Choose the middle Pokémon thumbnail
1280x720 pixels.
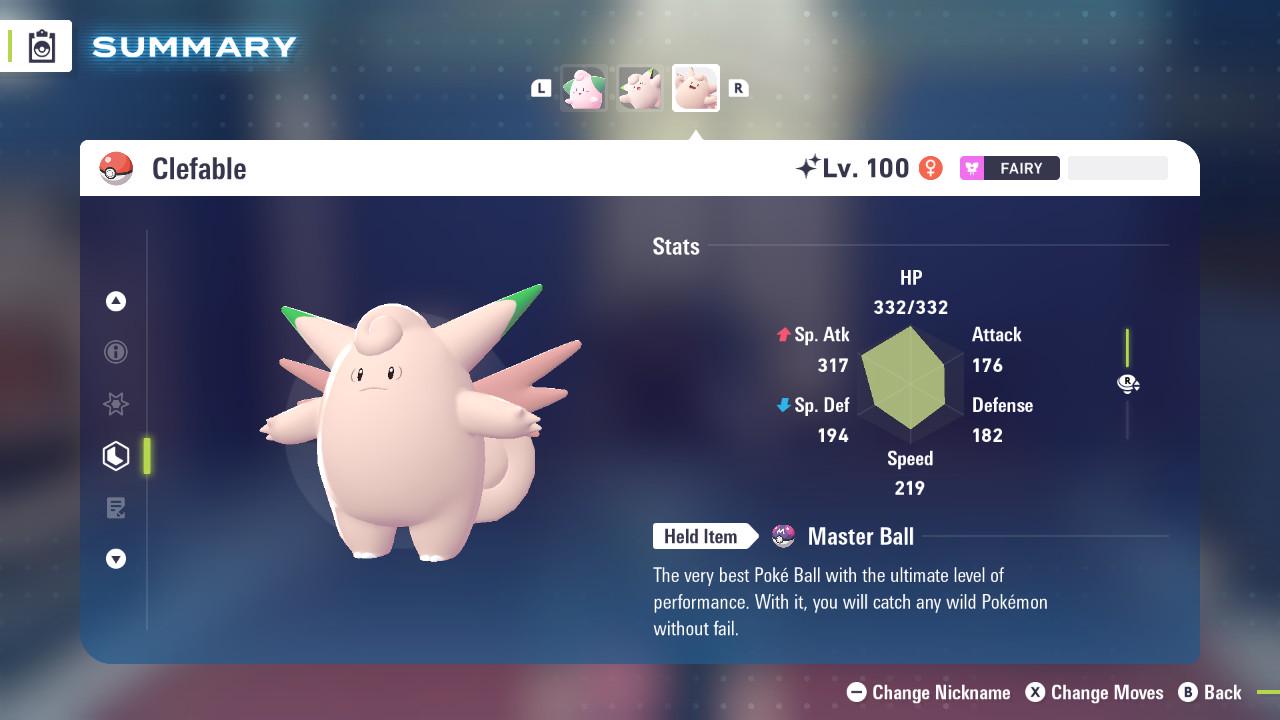tap(640, 89)
